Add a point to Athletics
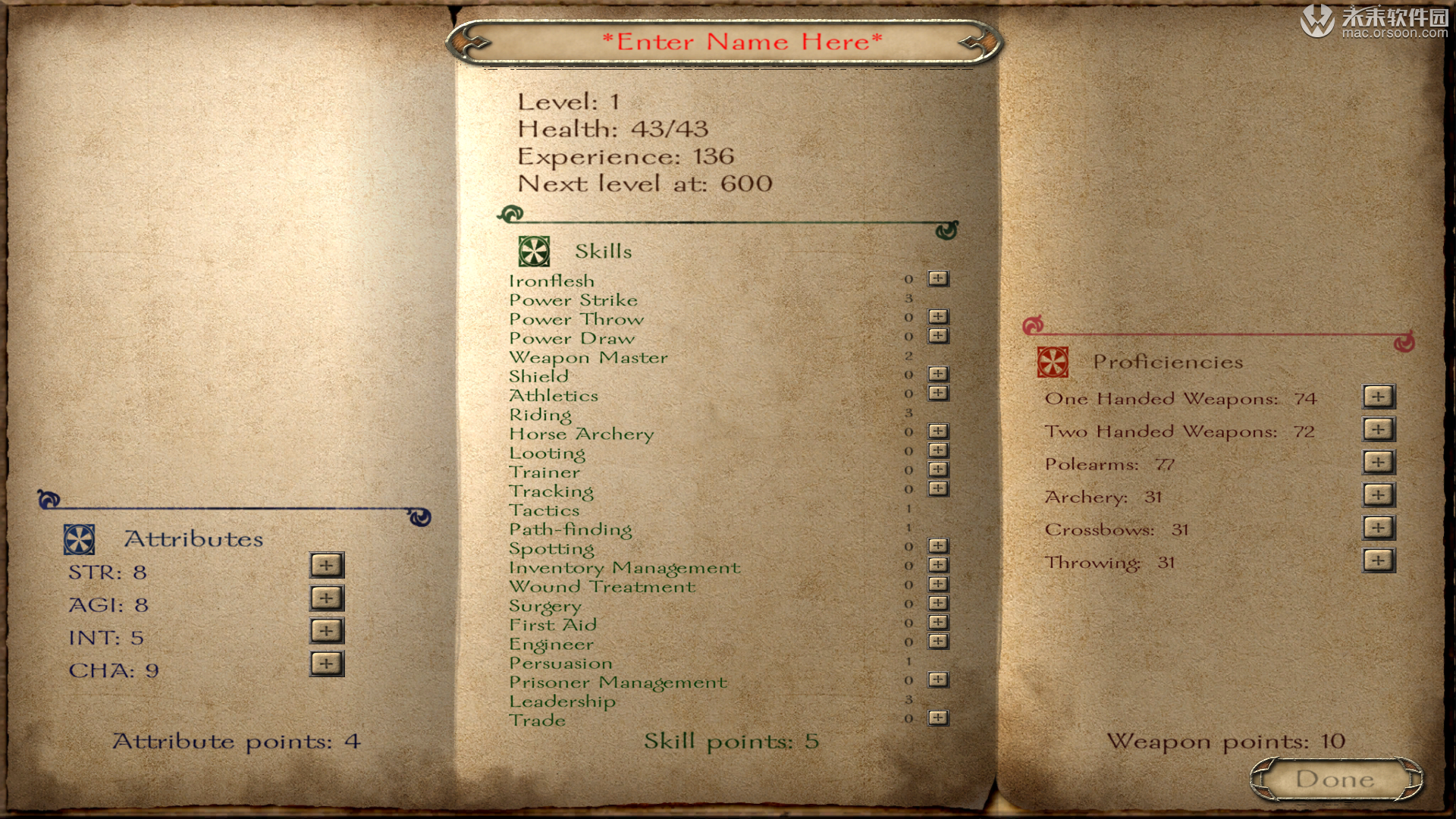Viewport: 1456px width, 819px height. [x=938, y=393]
